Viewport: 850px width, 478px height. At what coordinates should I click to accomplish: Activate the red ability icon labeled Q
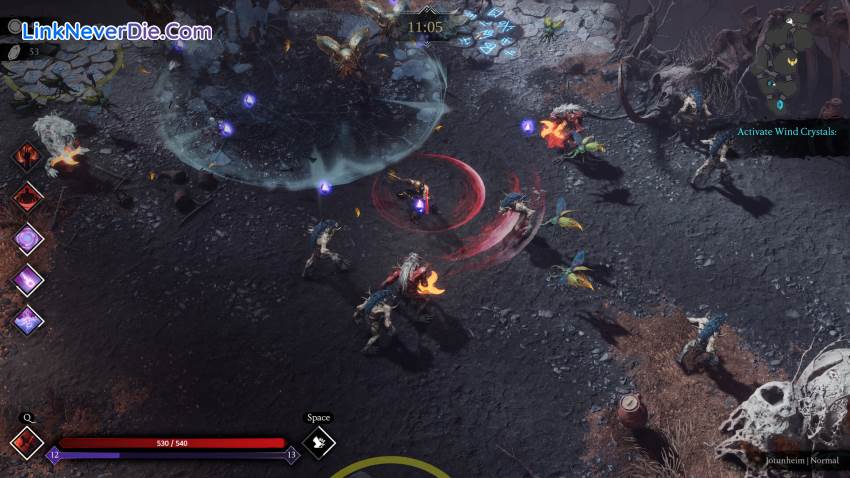click(26, 441)
